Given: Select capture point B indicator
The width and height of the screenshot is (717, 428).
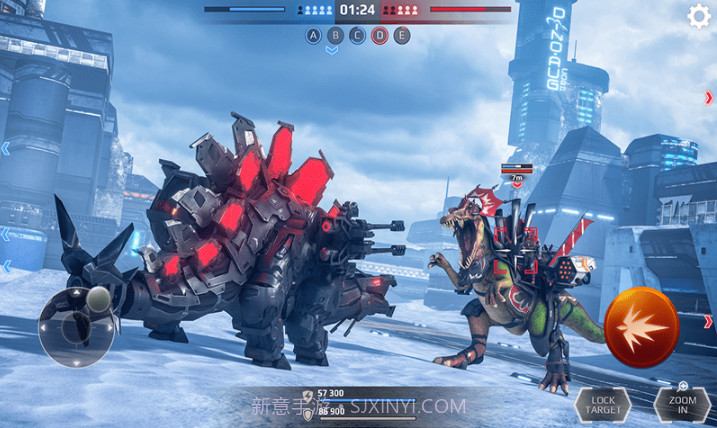Looking at the screenshot, I should [x=336, y=36].
